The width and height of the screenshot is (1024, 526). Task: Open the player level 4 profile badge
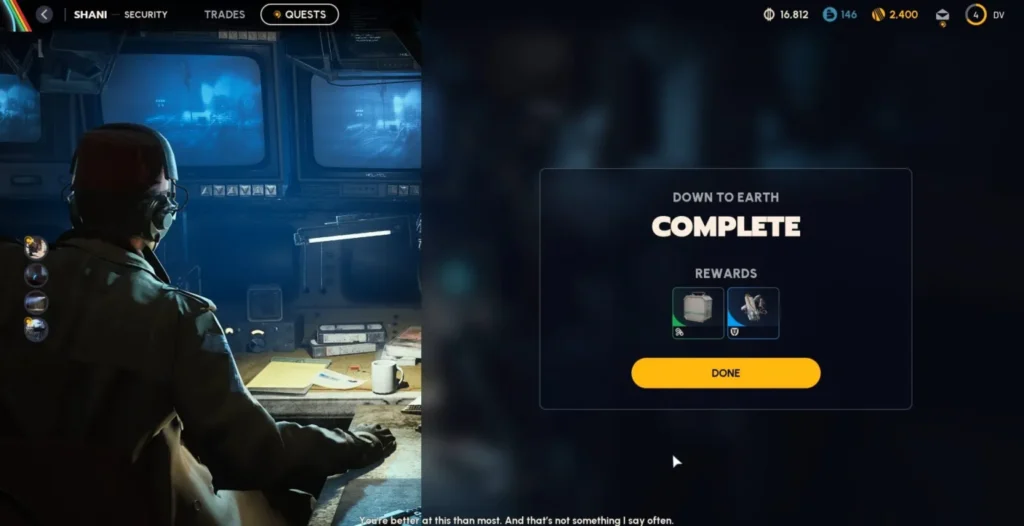pos(975,15)
